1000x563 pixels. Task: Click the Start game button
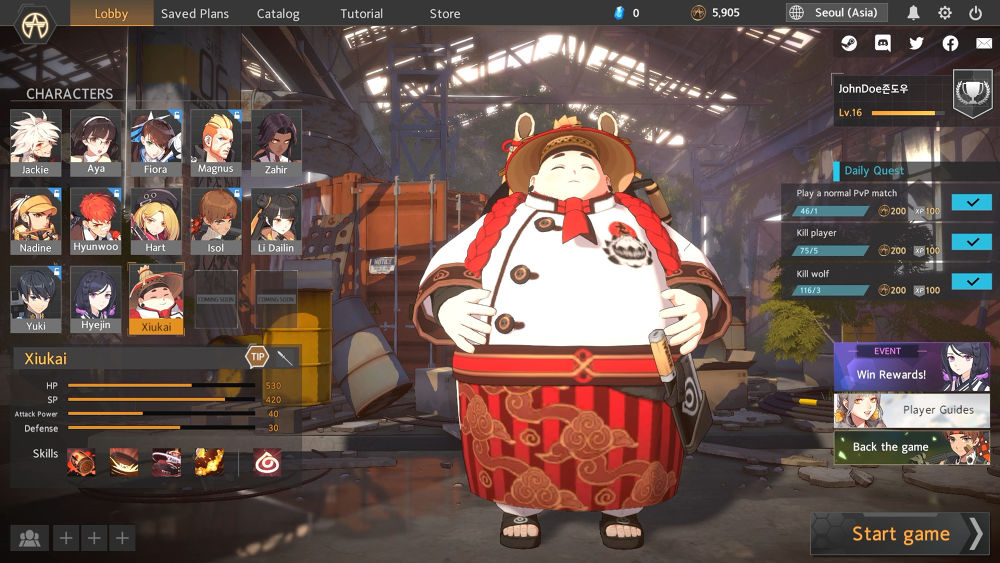point(900,534)
